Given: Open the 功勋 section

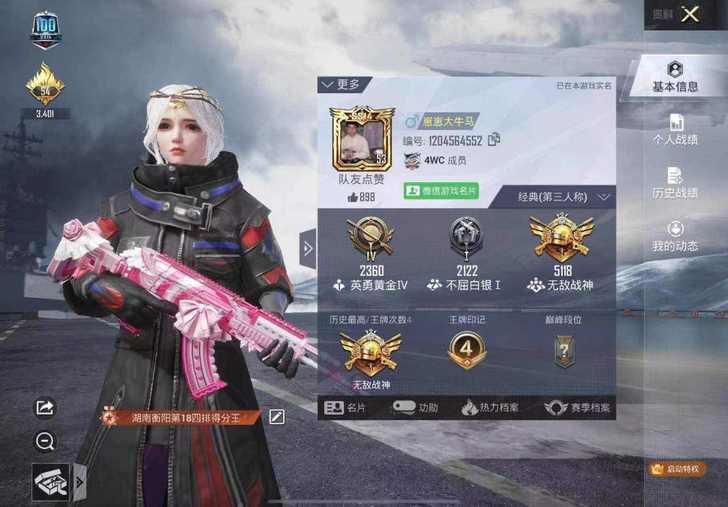Looking at the screenshot, I should [416, 408].
